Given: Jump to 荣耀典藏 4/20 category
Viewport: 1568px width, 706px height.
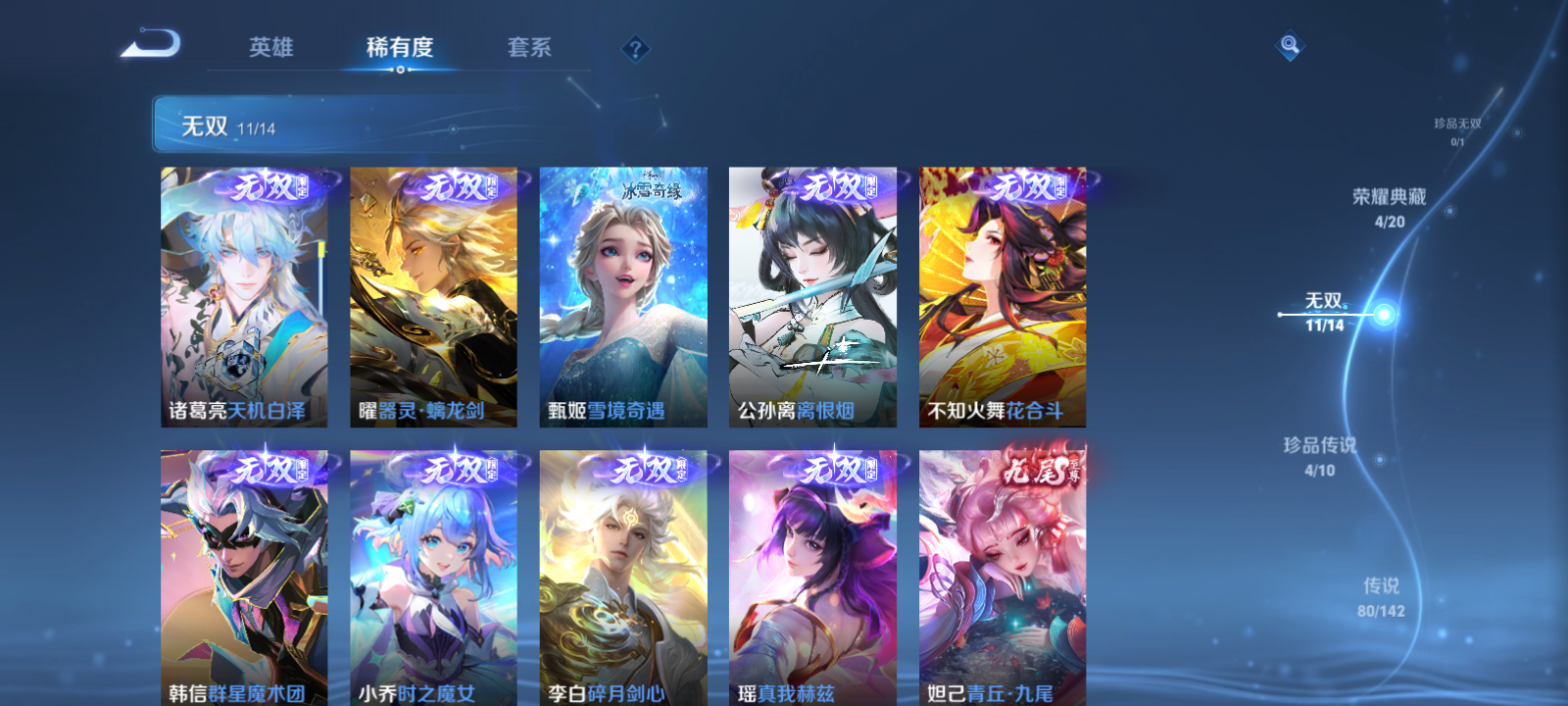Looking at the screenshot, I should [x=1391, y=206].
